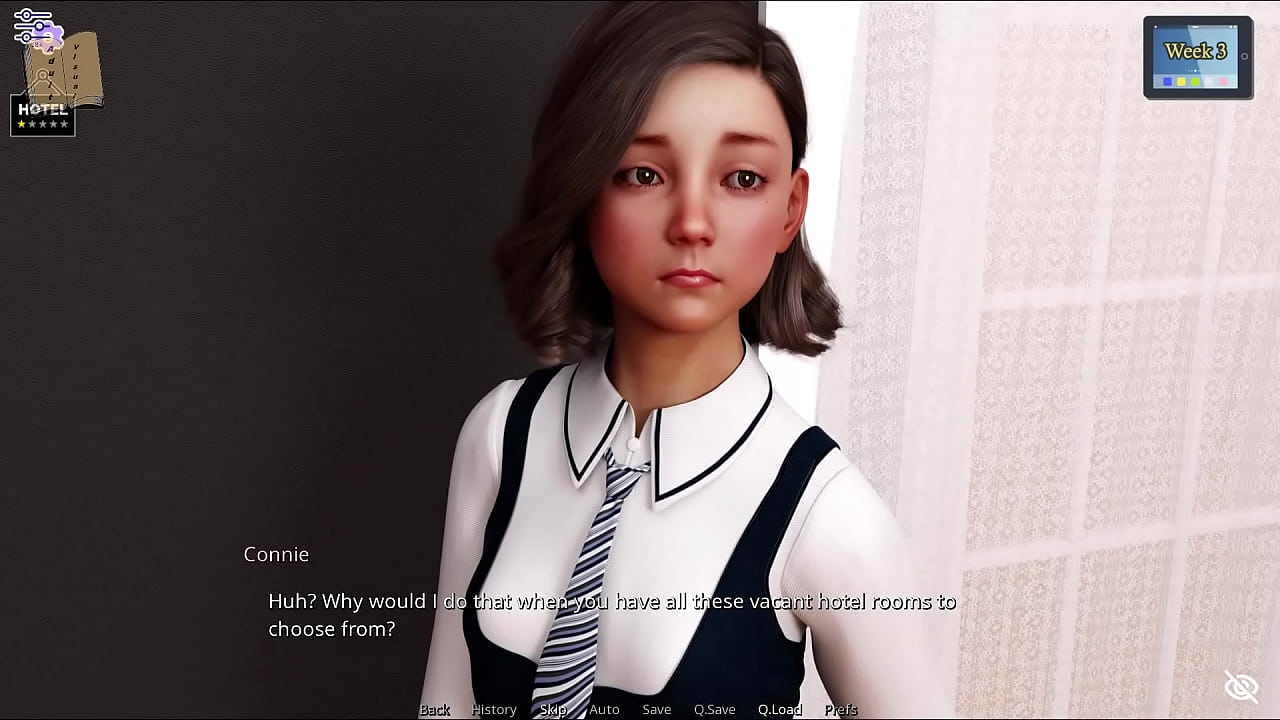
Task: Open the Week 3 tablet
Action: tap(1197, 57)
